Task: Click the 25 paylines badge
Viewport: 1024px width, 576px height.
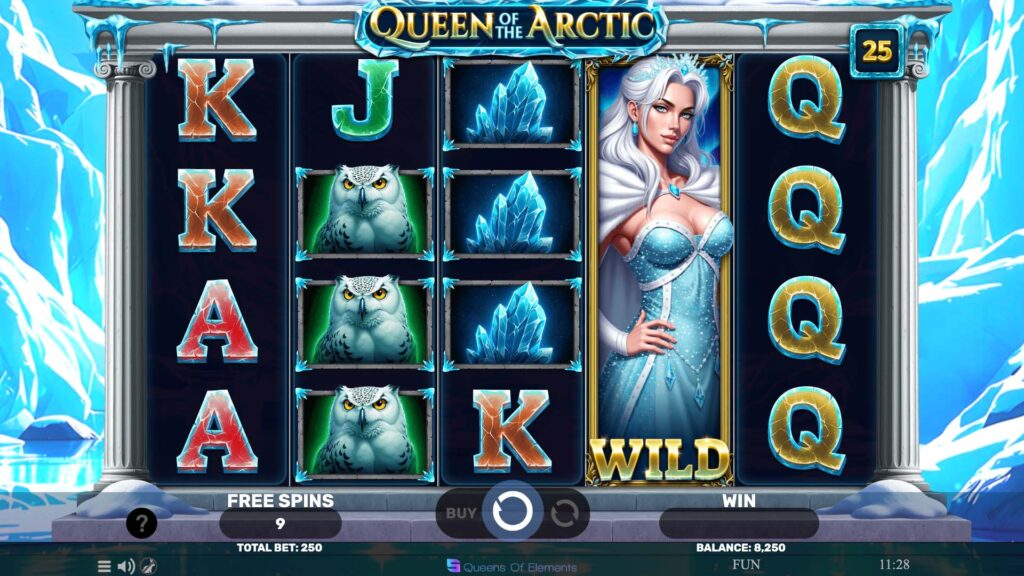Action: coord(877,51)
